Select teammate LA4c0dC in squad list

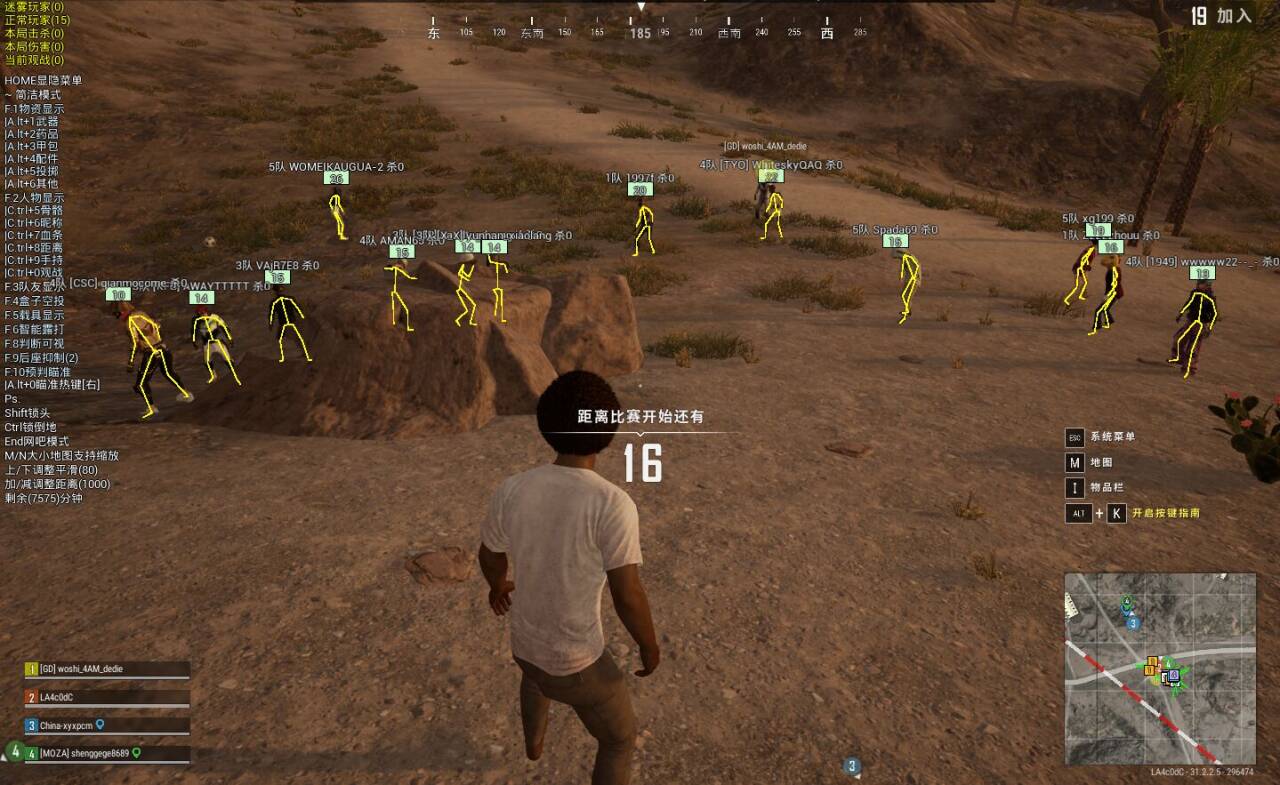coord(58,697)
